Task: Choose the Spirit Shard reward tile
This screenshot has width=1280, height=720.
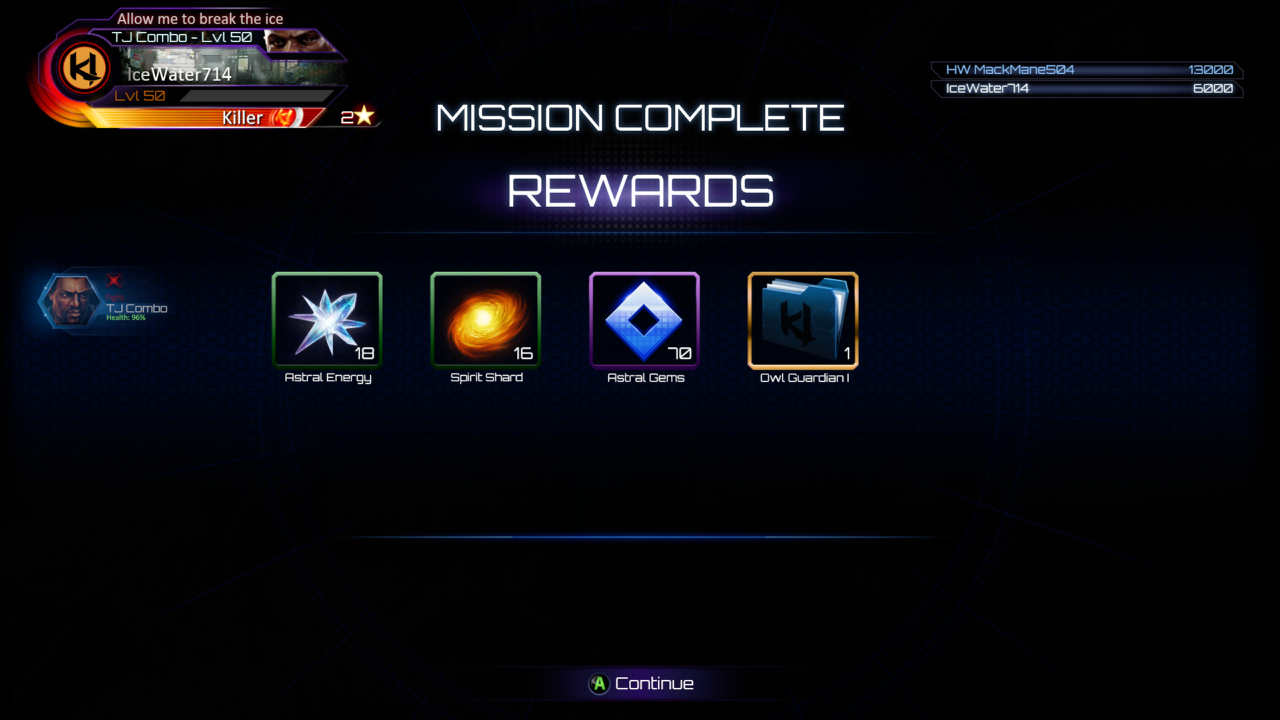Action: [485, 320]
